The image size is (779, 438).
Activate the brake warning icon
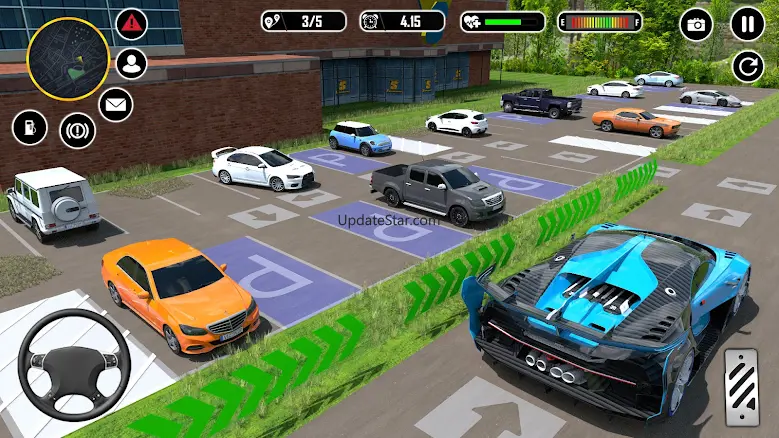coord(76,130)
